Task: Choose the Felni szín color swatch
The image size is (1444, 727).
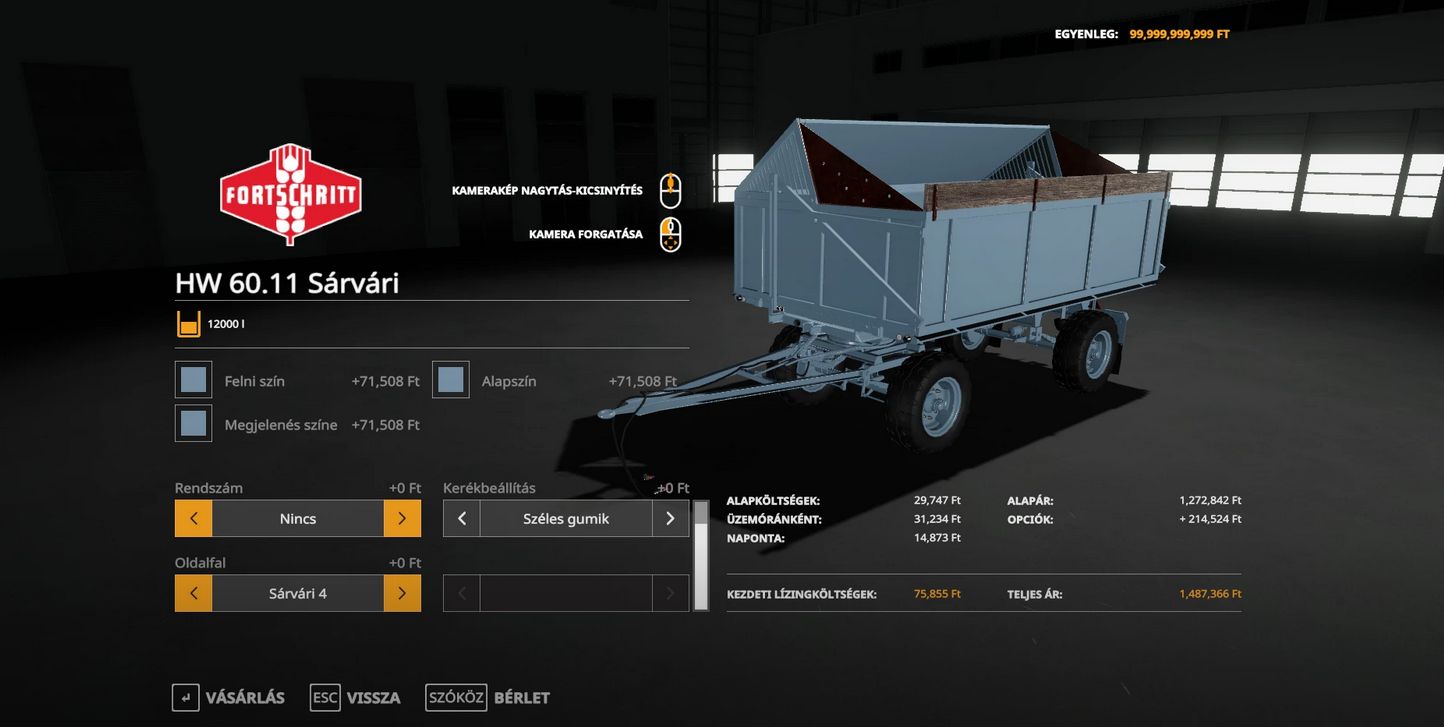Action: (194, 380)
